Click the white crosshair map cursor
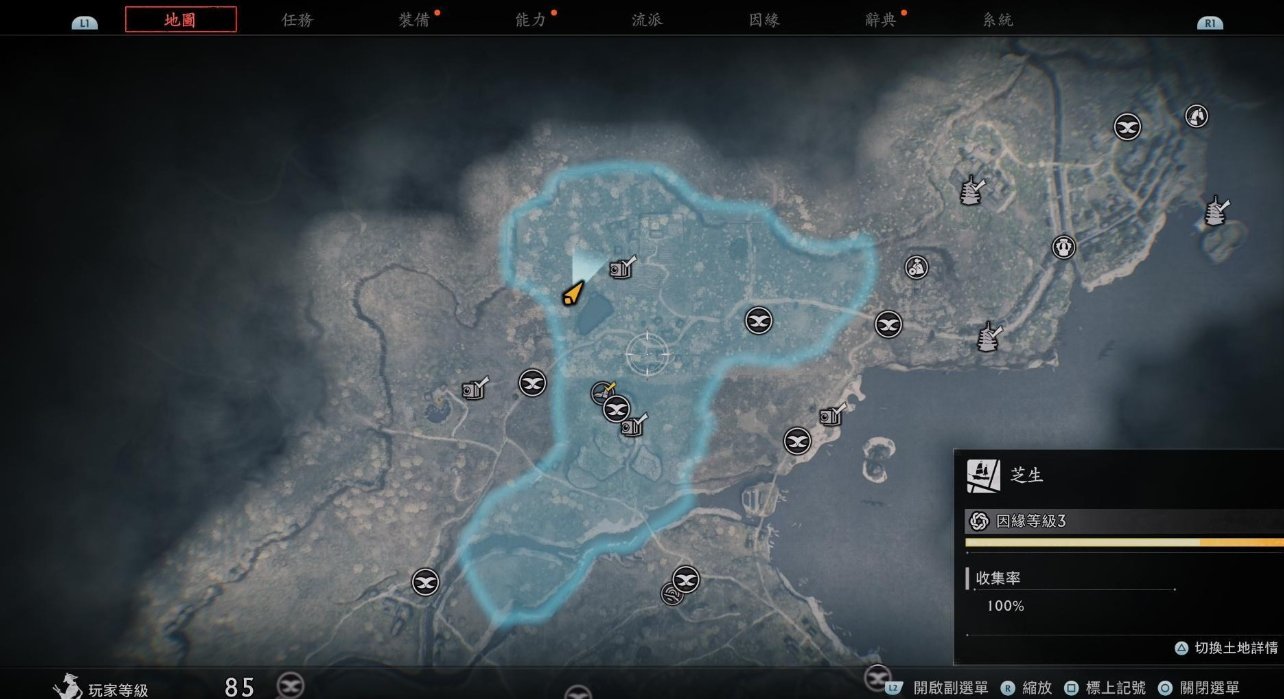 click(x=648, y=353)
